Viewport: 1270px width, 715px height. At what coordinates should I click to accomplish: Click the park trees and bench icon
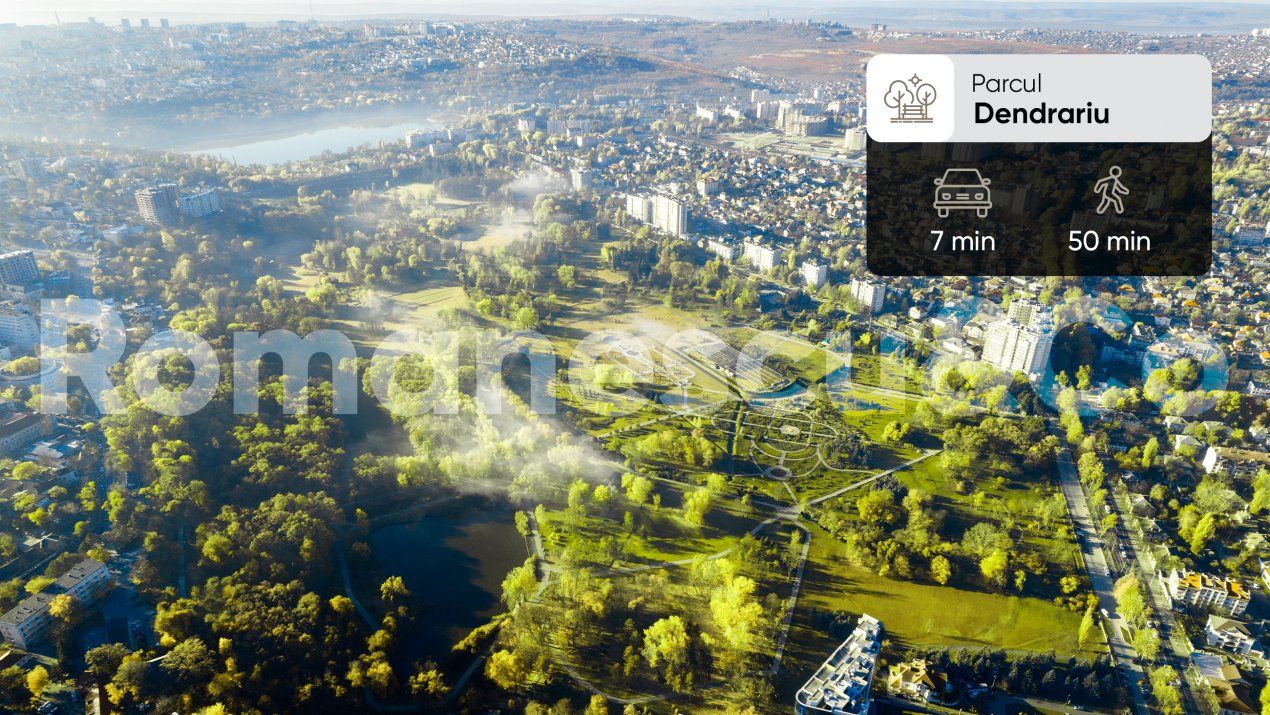pos(910,98)
